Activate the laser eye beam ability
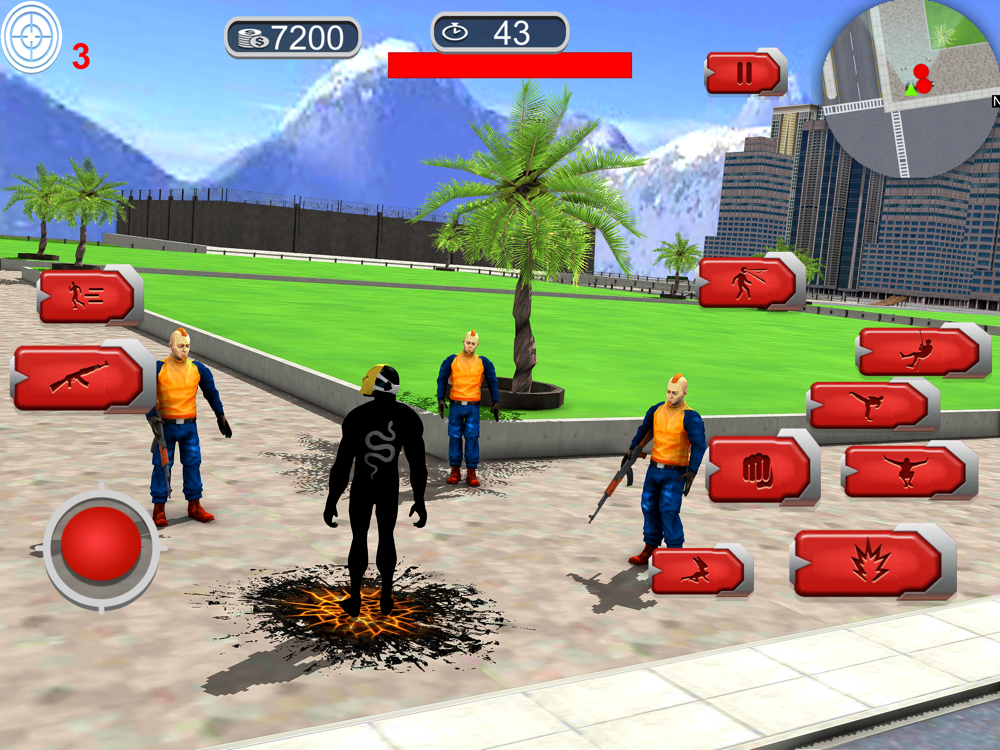1000x750 pixels. (750, 283)
